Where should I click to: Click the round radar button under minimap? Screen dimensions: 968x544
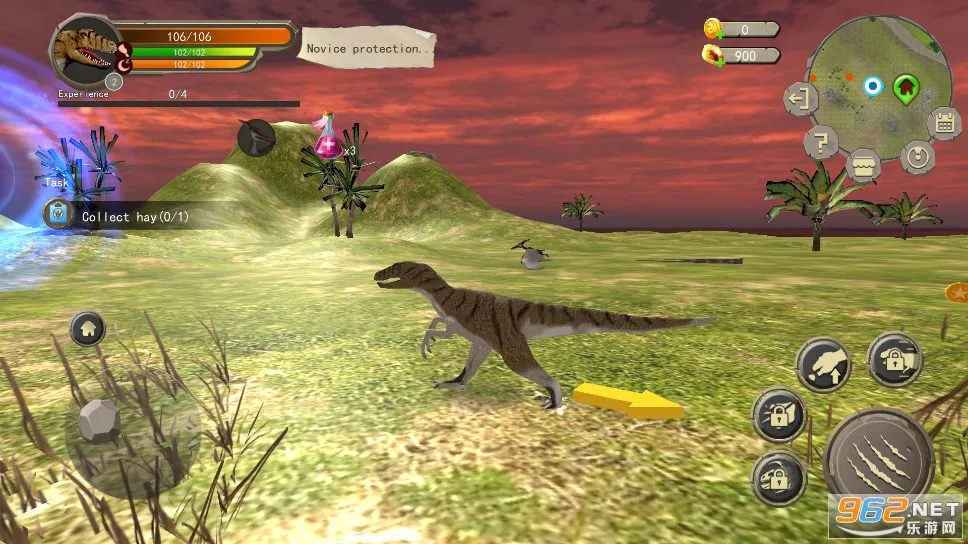coord(916,156)
